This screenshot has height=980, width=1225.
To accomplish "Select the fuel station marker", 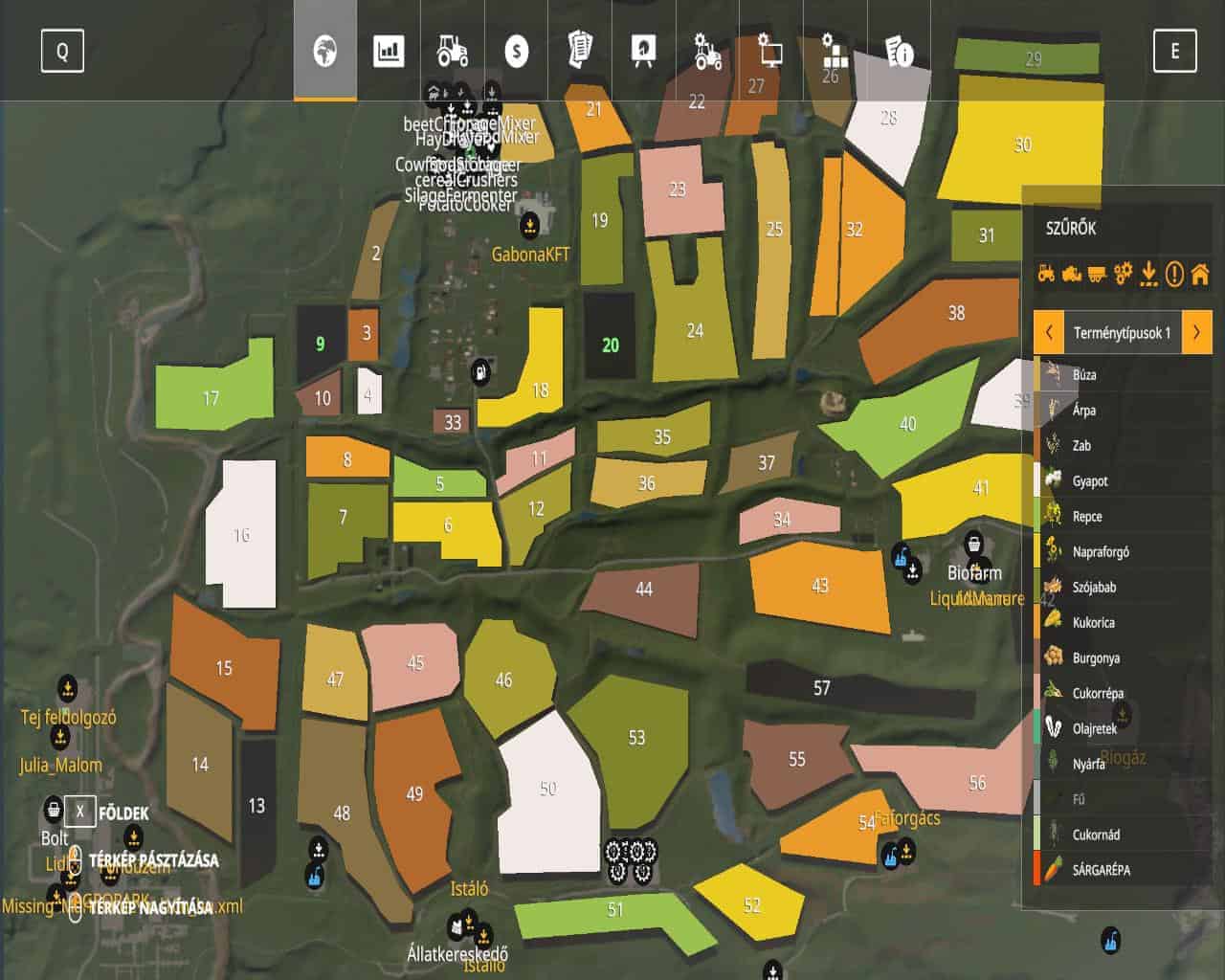I will click(480, 371).
